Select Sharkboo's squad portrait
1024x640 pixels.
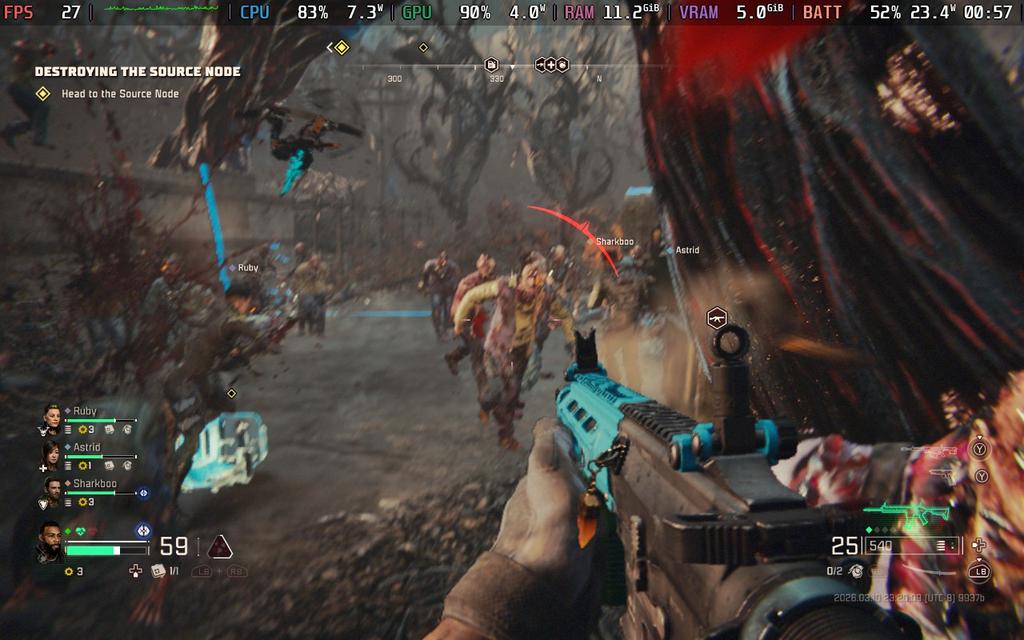(52, 489)
